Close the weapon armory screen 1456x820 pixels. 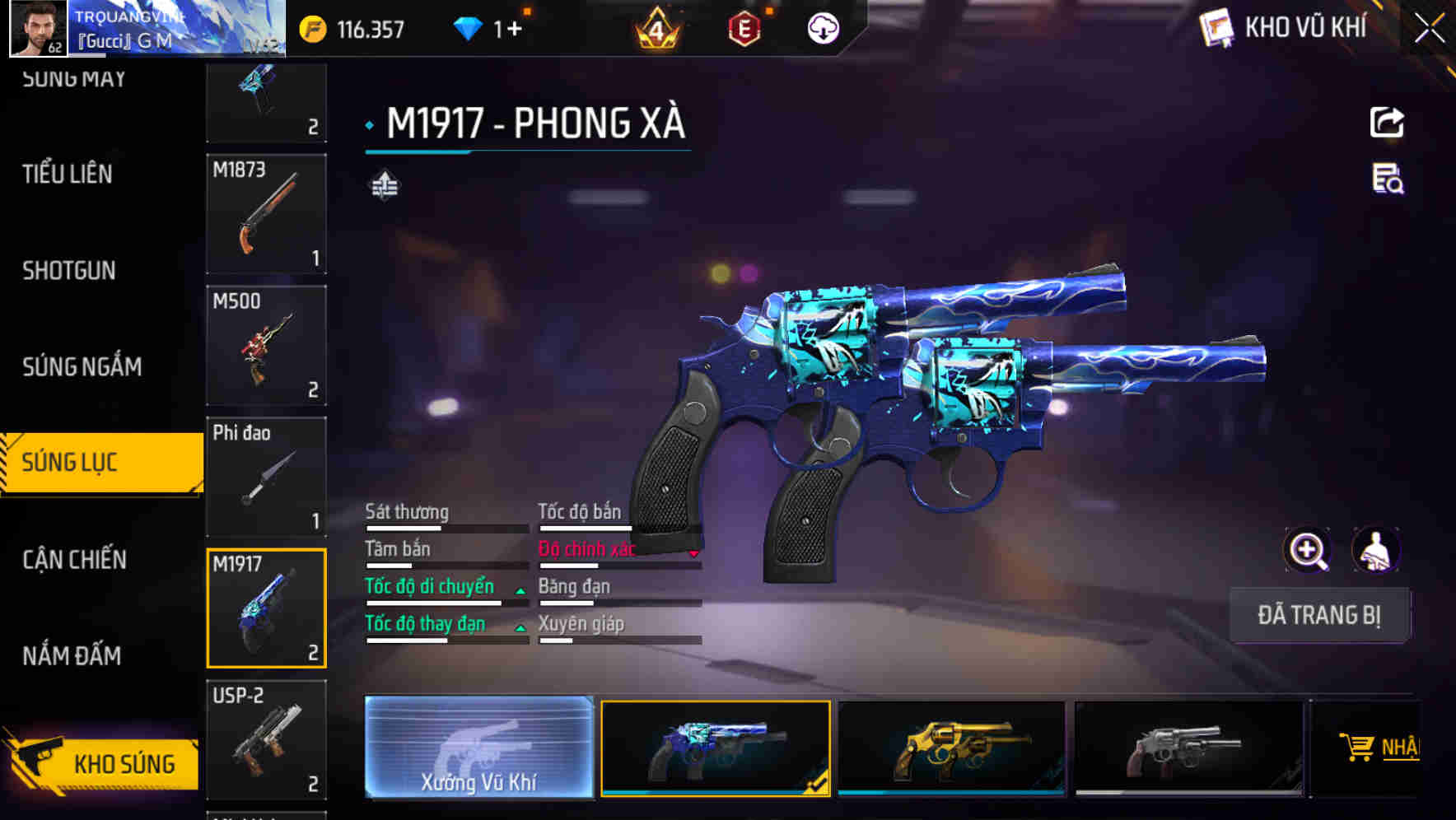(1429, 29)
